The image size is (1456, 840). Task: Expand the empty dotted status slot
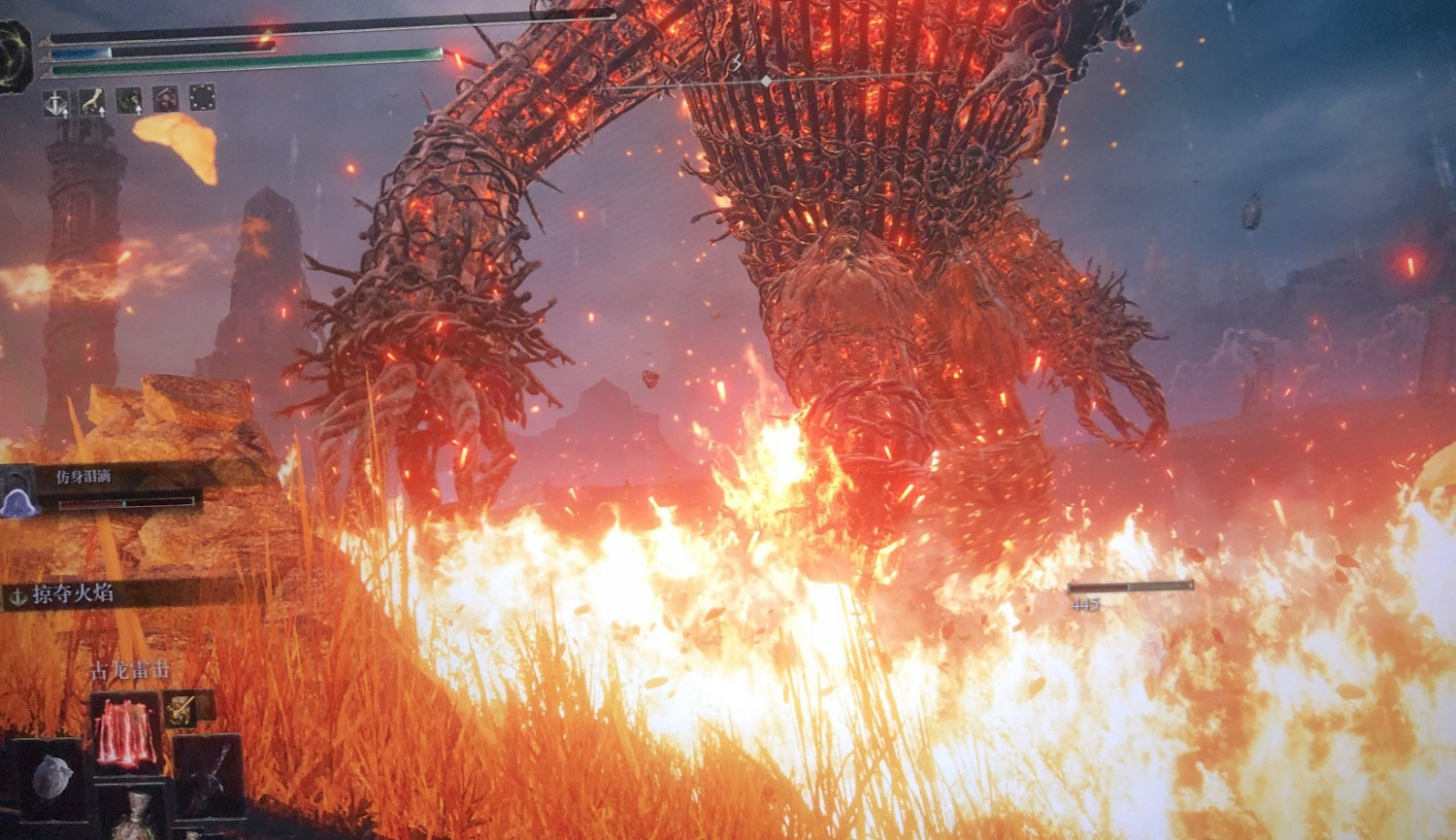(x=202, y=99)
